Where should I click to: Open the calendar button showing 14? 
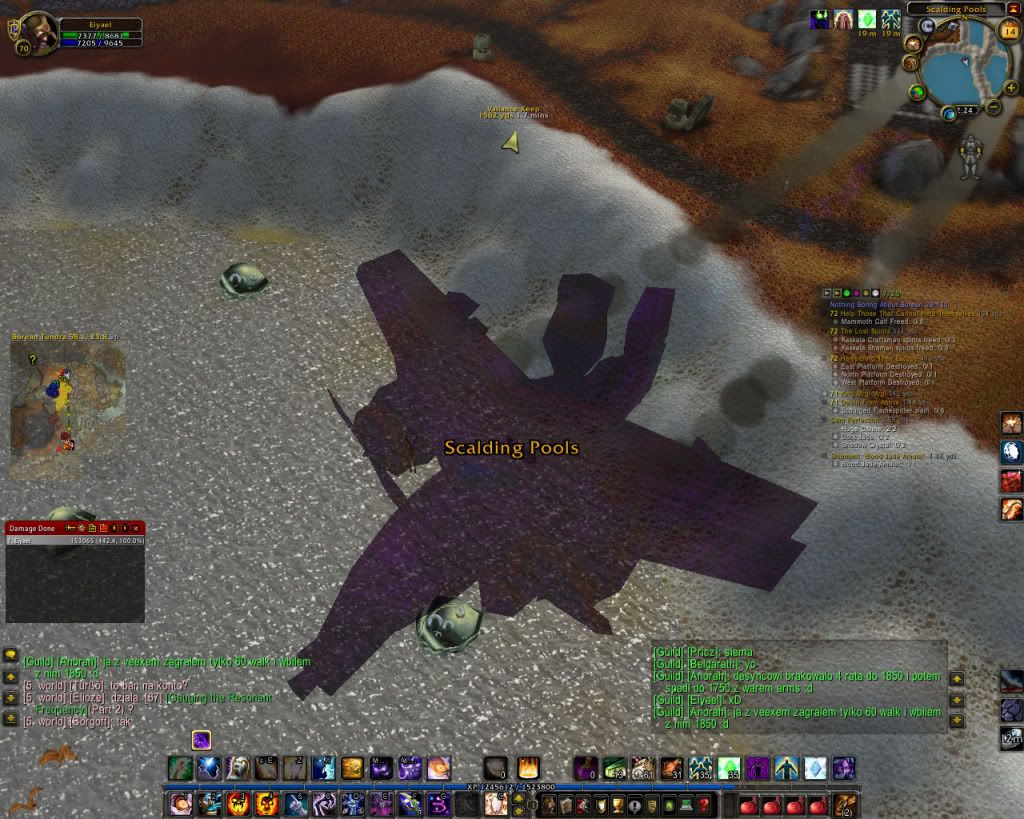click(1008, 32)
